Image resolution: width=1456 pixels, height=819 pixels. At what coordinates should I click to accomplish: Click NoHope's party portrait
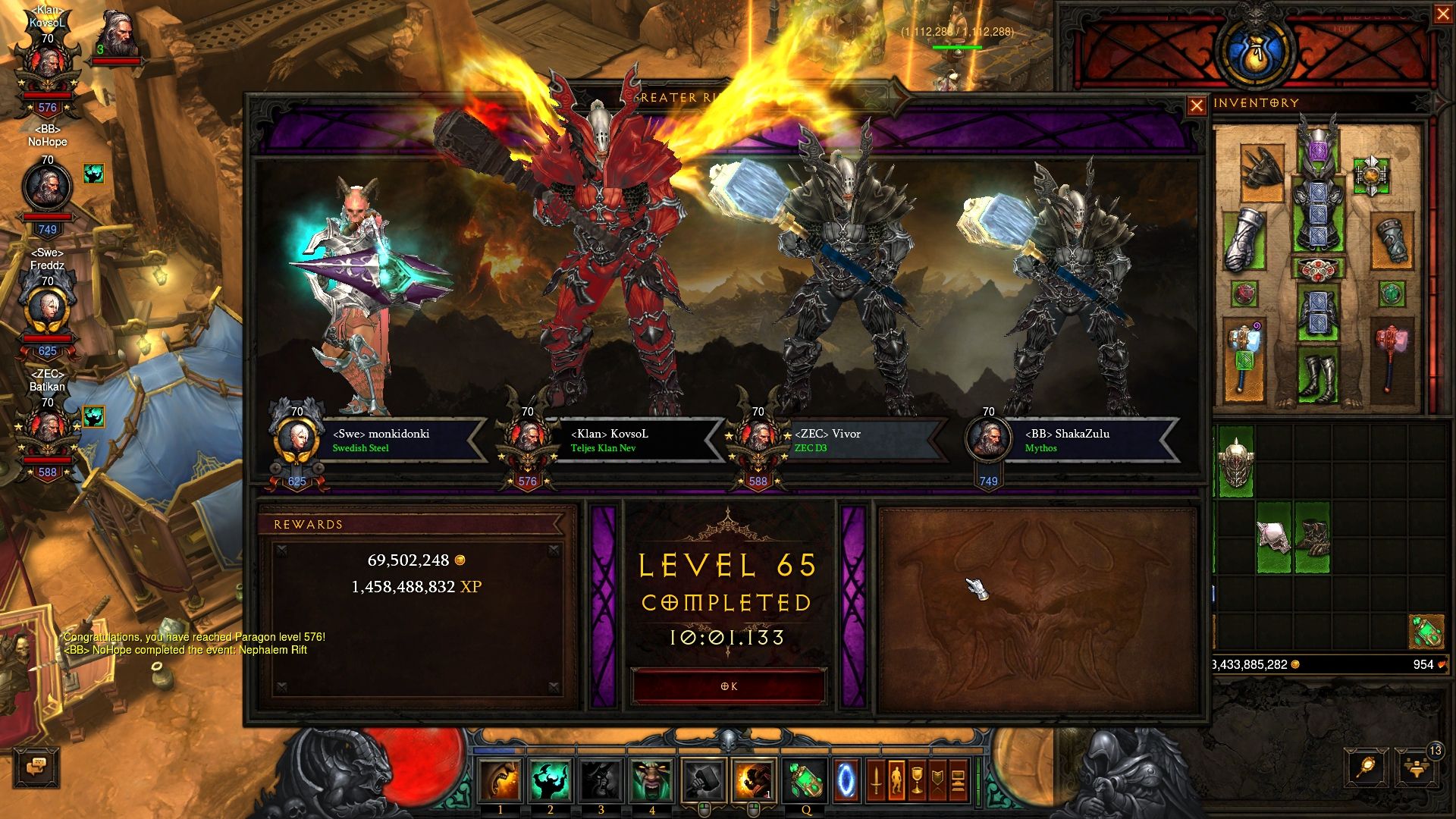tap(47, 187)
